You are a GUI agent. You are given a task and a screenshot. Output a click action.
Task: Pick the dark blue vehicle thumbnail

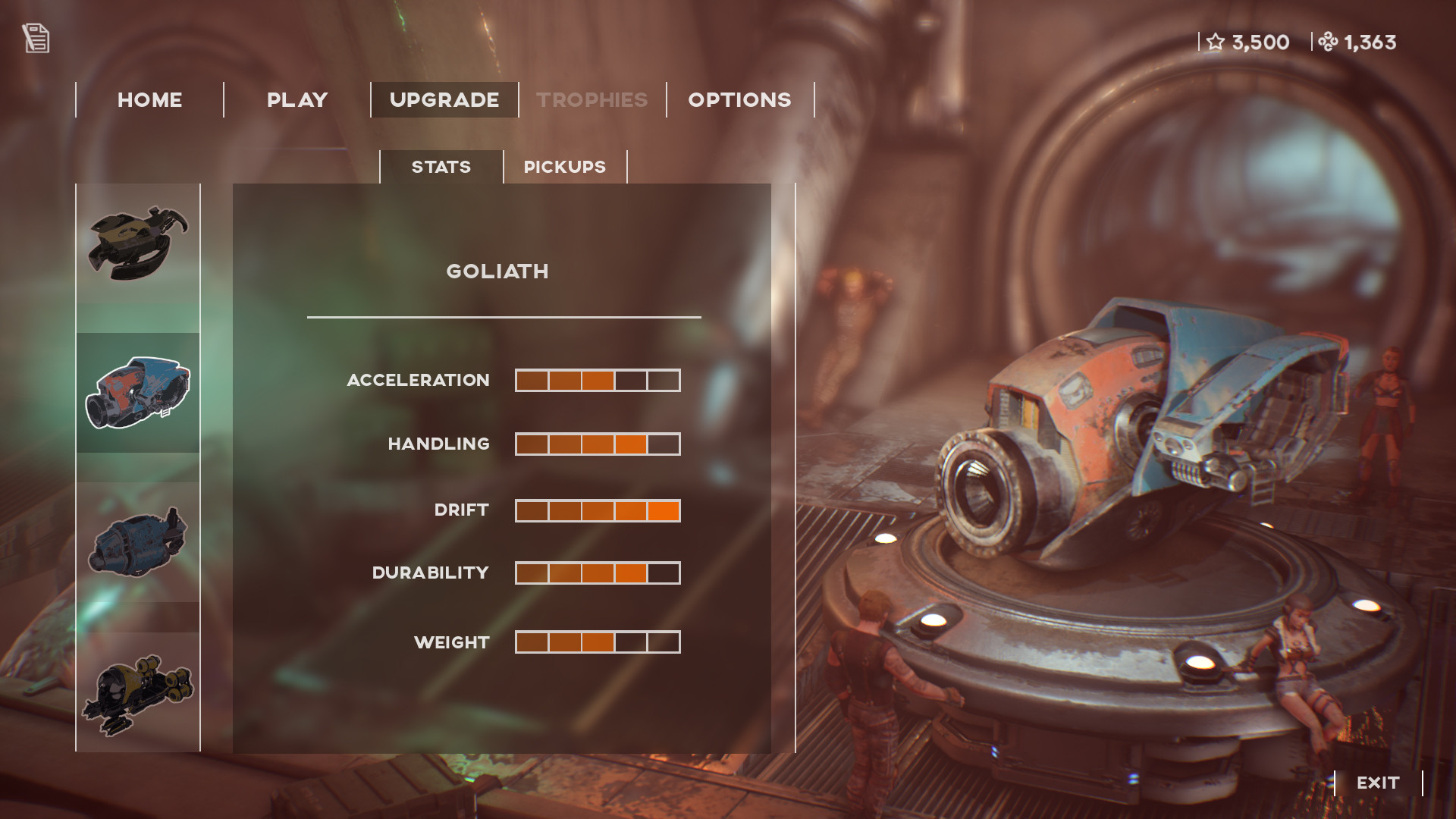(138, 542)
